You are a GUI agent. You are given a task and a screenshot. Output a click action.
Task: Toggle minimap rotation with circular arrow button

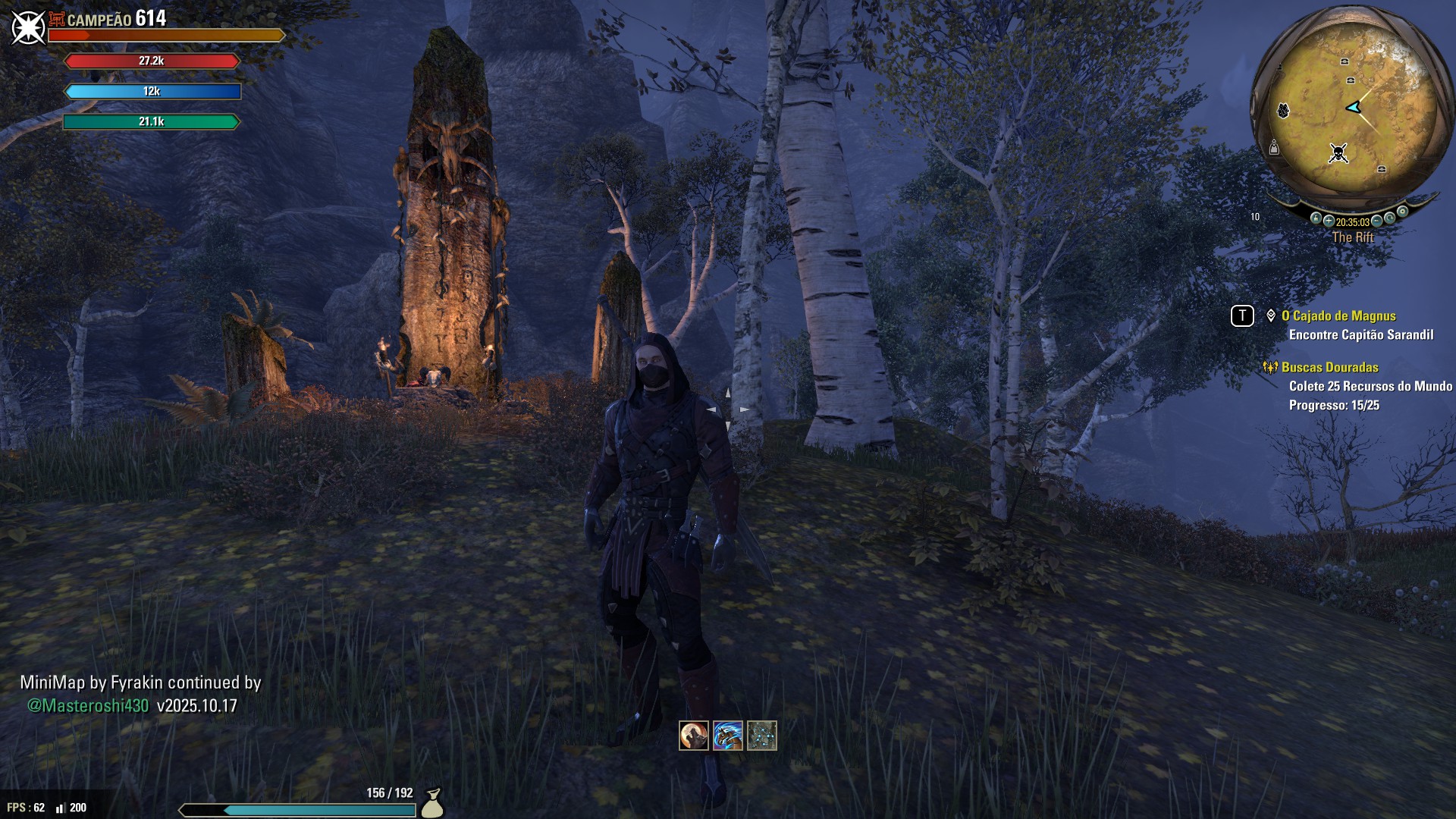[x=1389, y=216]
